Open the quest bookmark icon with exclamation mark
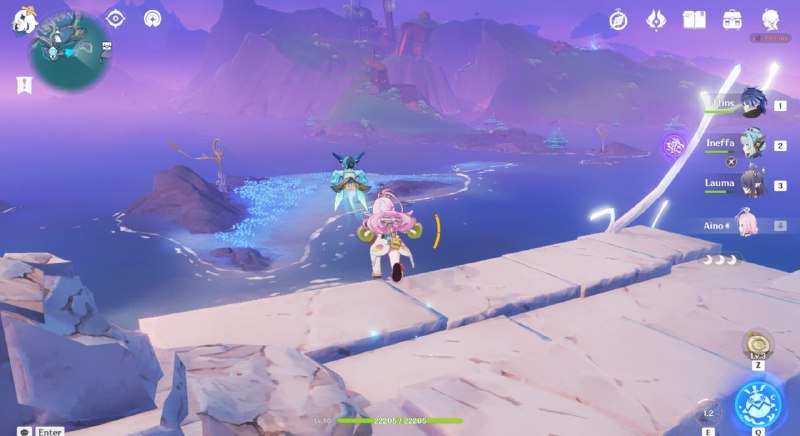 24,85
